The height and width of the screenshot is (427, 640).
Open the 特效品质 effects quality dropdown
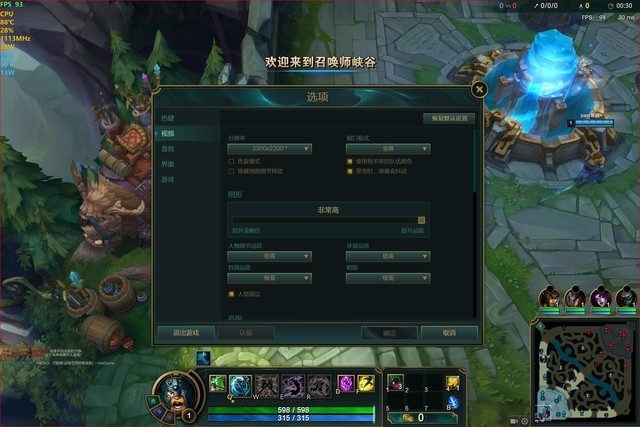tap(270, 278)
